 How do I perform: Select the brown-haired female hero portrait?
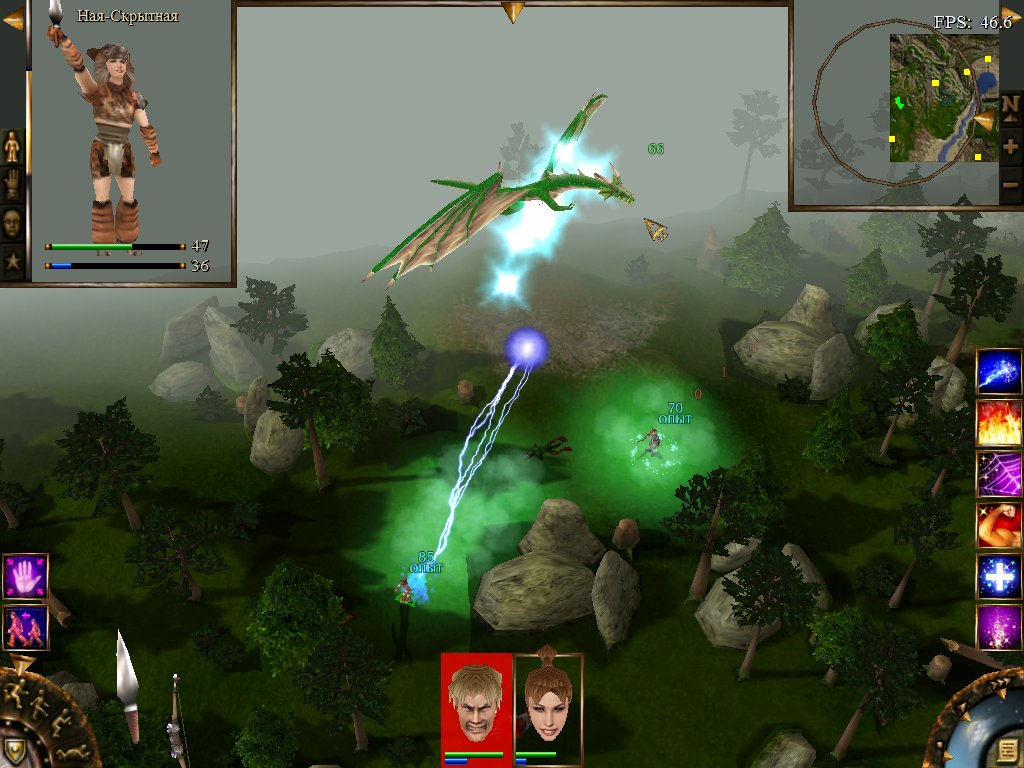[548, 700]
